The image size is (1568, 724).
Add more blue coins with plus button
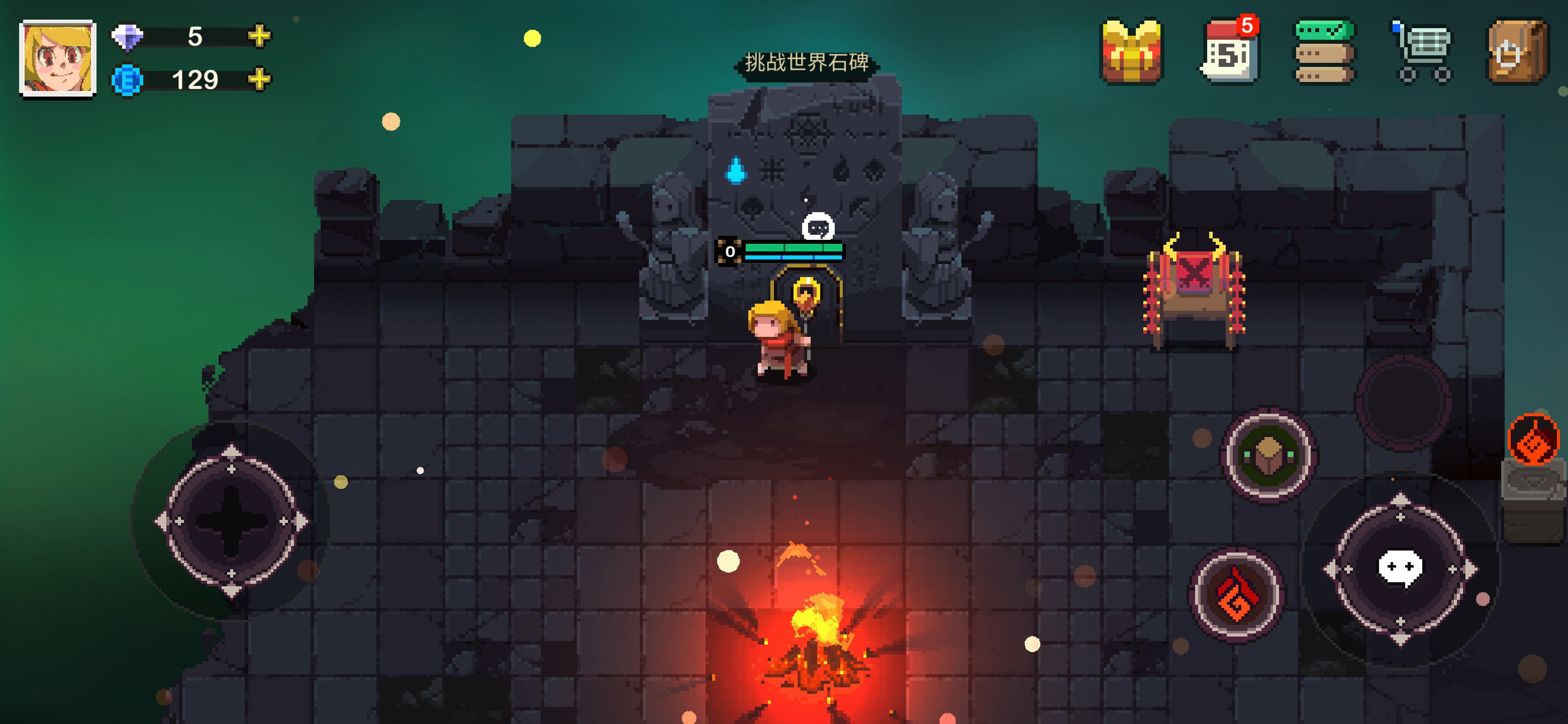260,79
